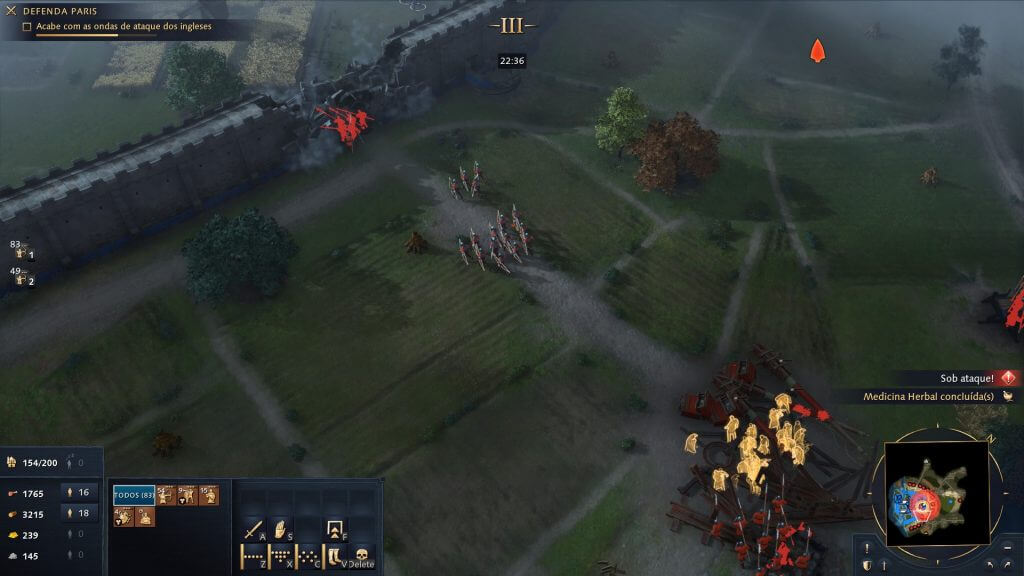Activate the sword attack-move command
The width and height of the screenshot is (1024, 576).
[254, 528]
